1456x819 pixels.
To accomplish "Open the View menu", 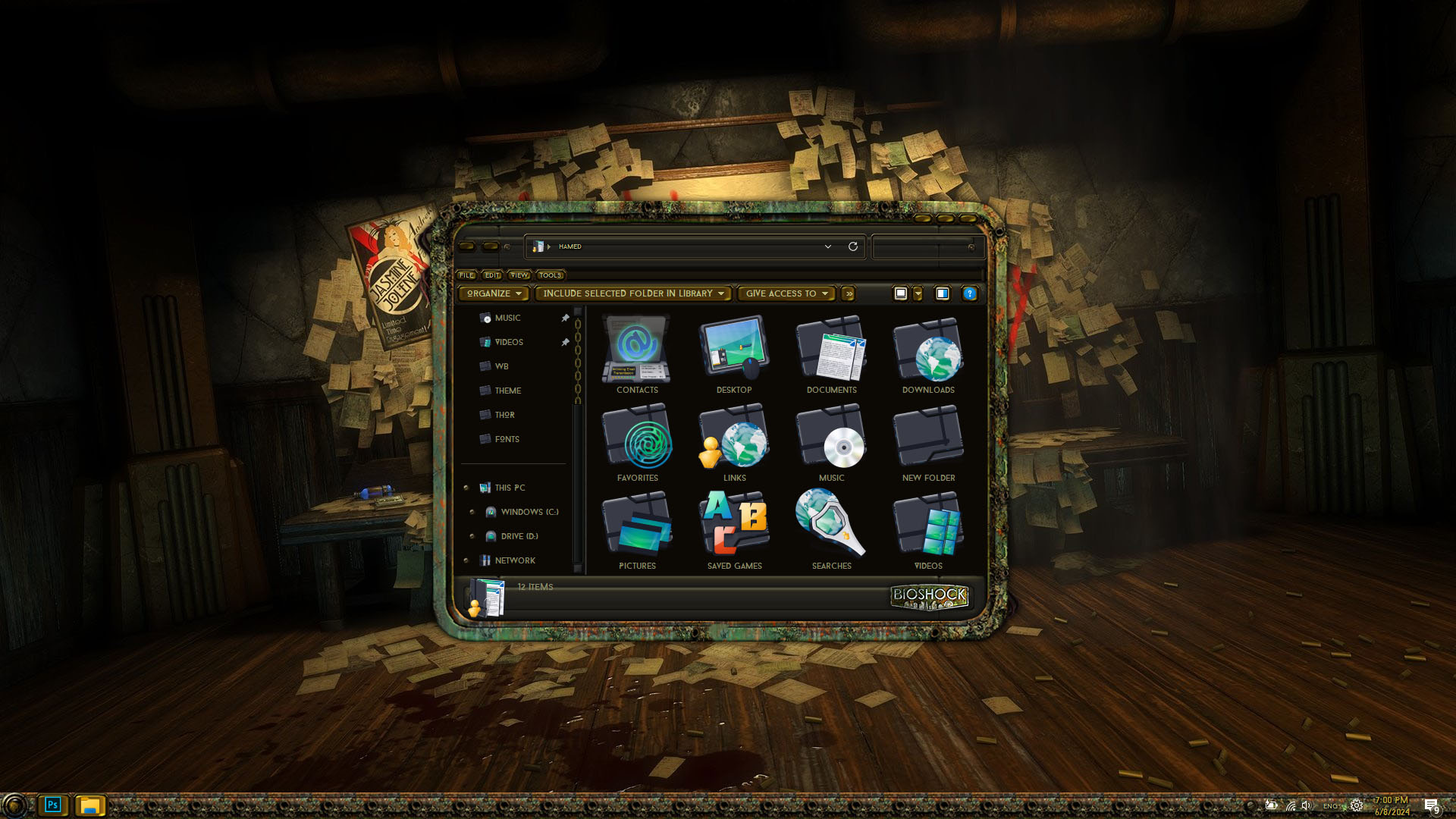I will click(x=519, y=275).
